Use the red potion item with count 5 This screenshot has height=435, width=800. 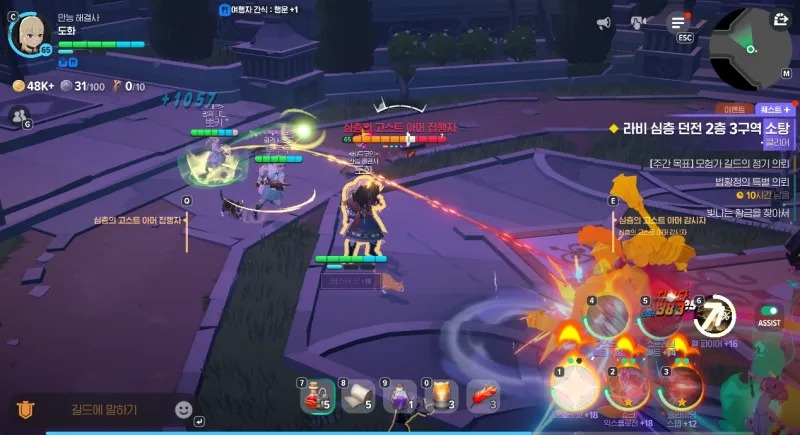[x=317, y=396]
